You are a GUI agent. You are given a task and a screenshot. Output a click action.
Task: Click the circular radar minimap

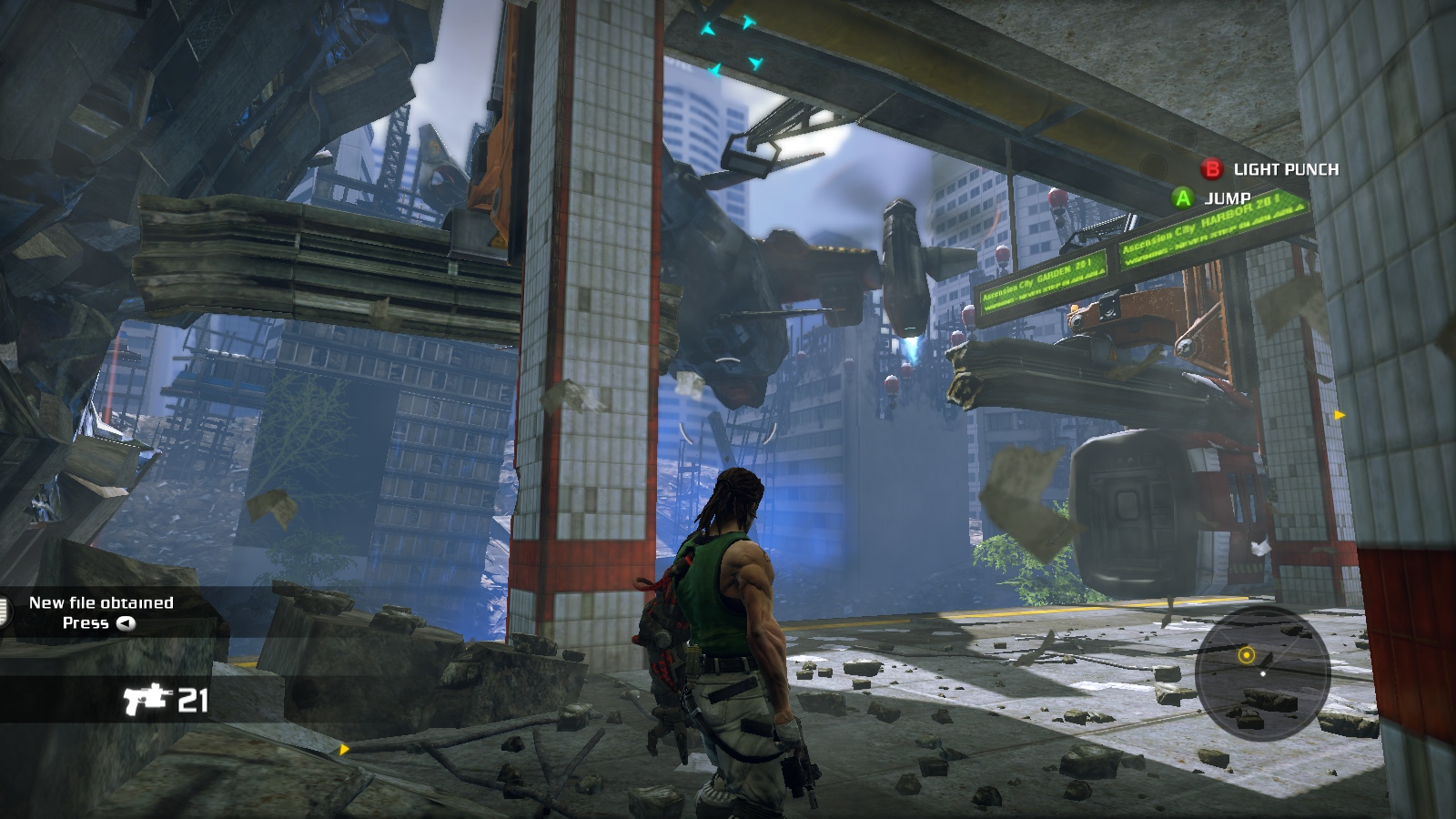click(1262, 672)
